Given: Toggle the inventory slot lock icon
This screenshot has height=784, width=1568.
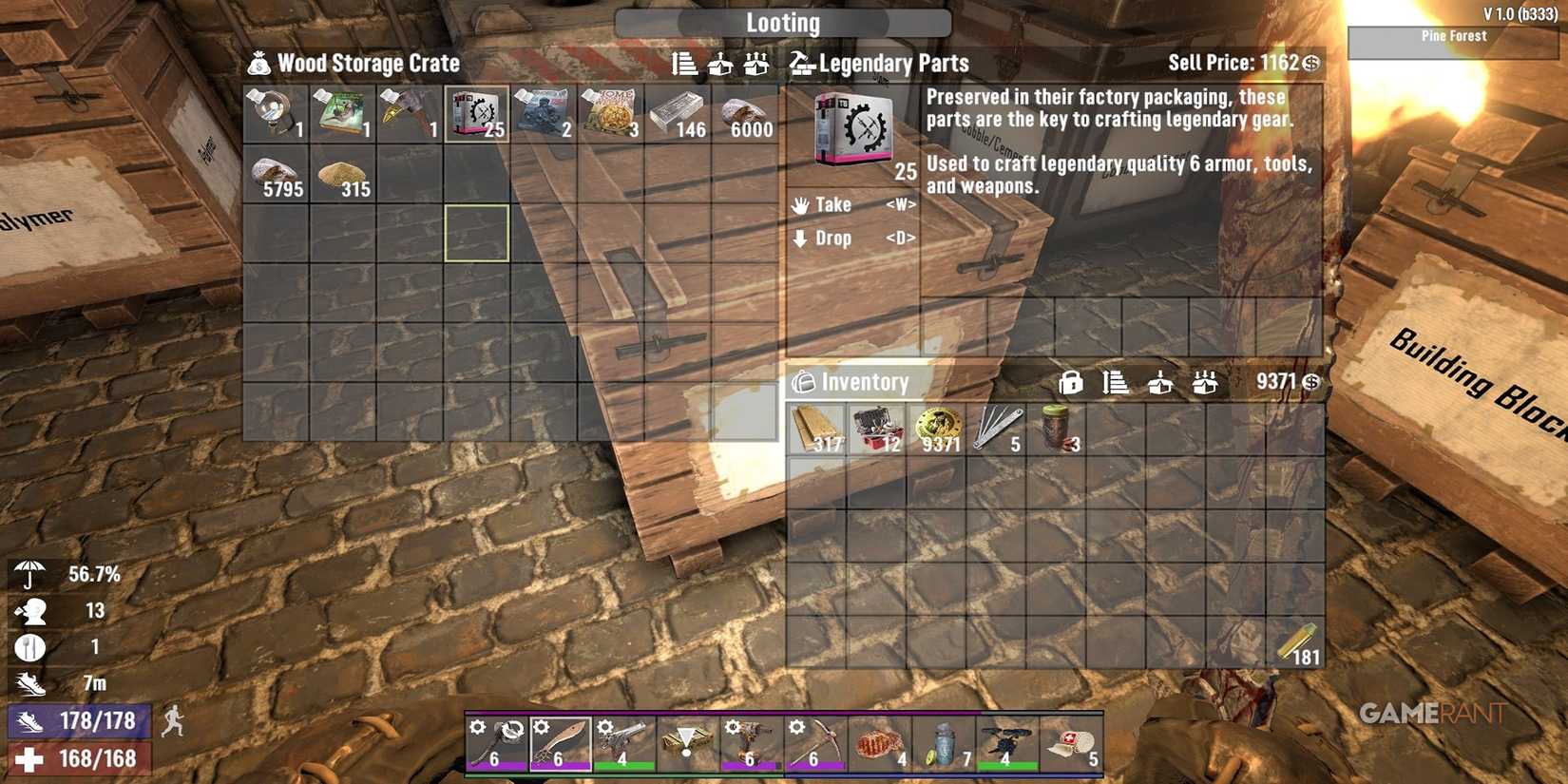Looking at the screenshot, I should pos(1072,383).
